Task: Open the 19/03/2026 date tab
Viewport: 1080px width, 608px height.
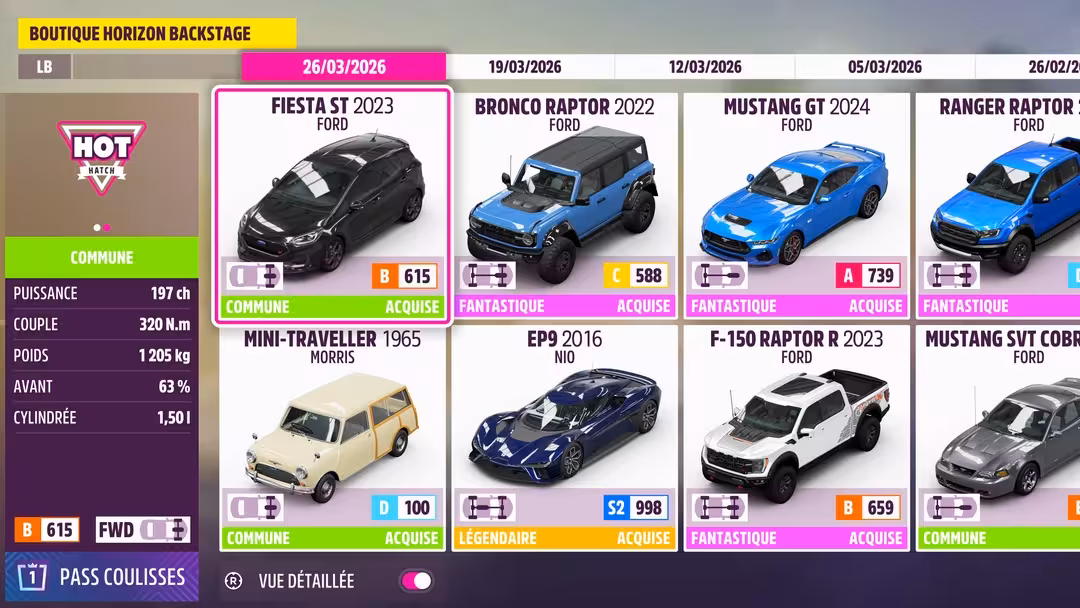Action: coord(525,67)
